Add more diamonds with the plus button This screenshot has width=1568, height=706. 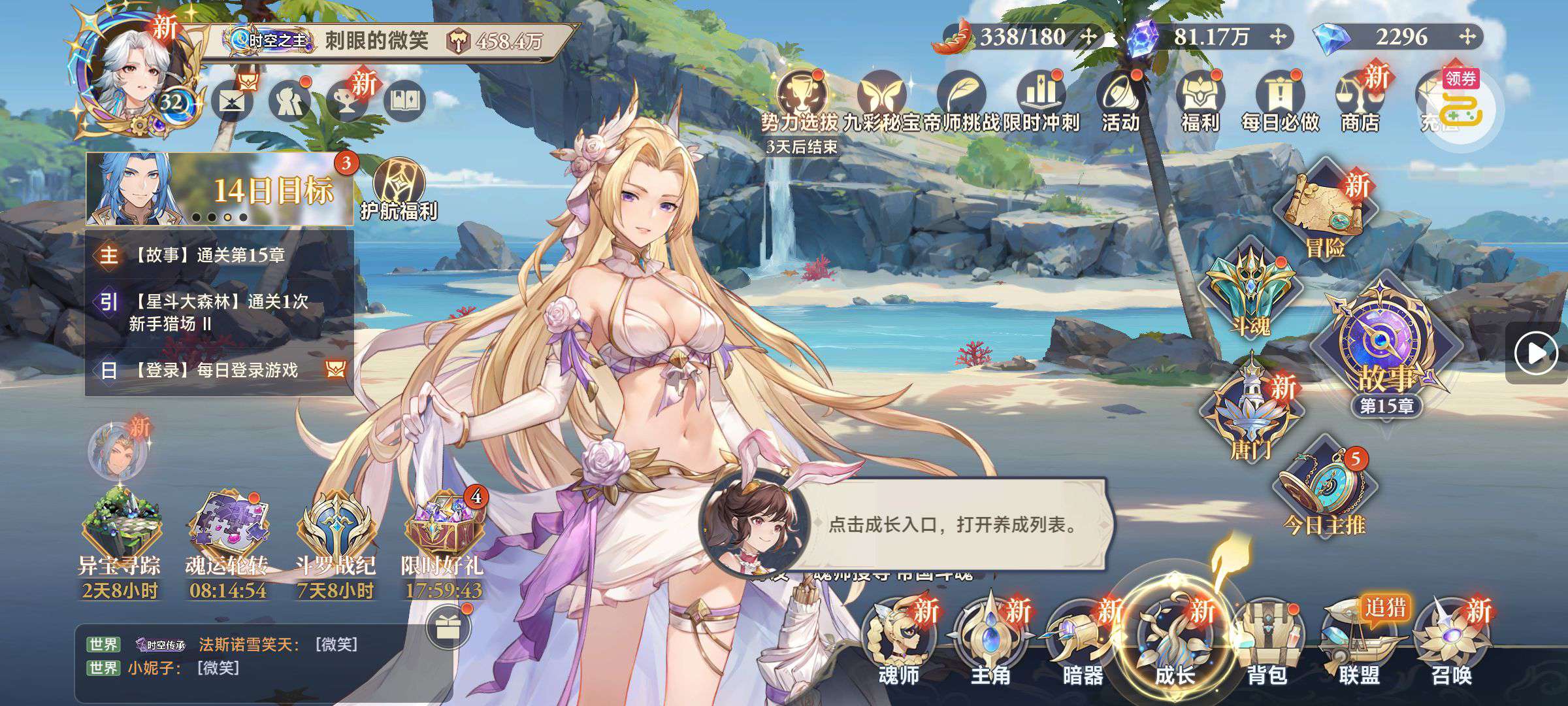pos(1467,37)
